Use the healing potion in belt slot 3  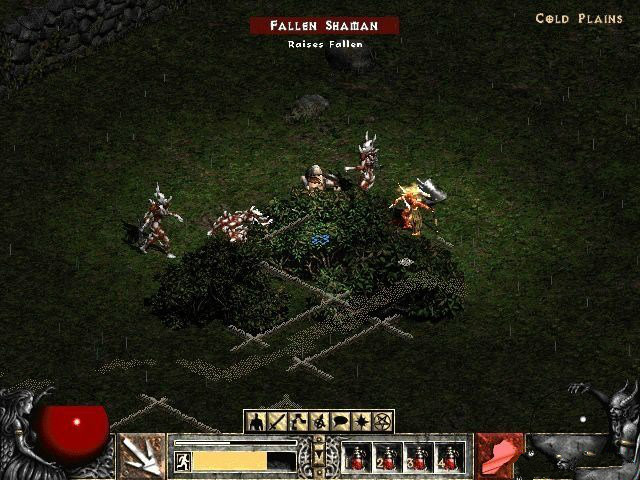(x=419, y=458)
